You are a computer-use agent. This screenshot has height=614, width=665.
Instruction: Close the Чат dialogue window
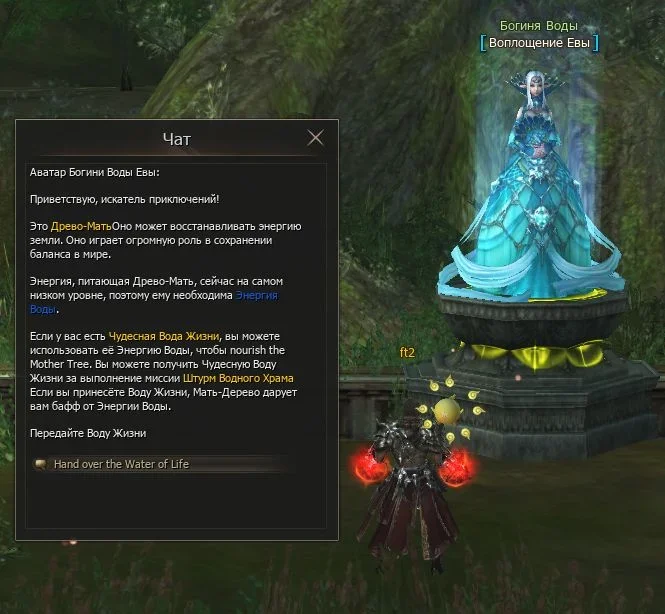[316, 138]
